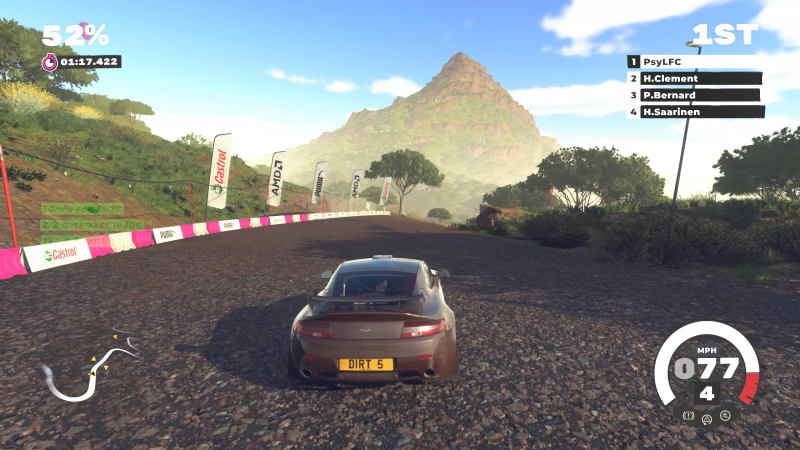Open the track minimap
This screenshot has height=450, width=800.
pos(88,367)
